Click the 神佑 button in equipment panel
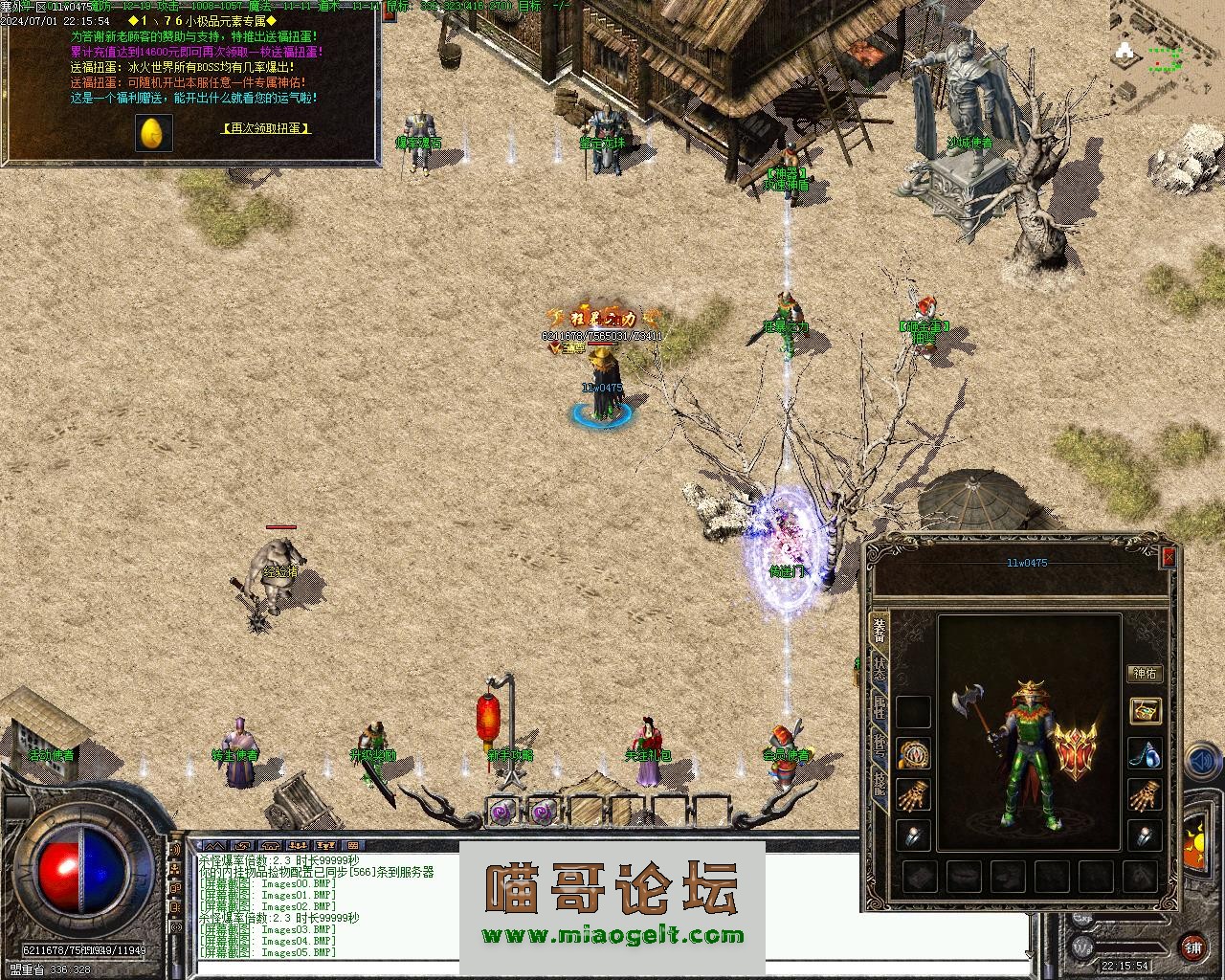The image size is (1225, 980). tap(1145, 673)
